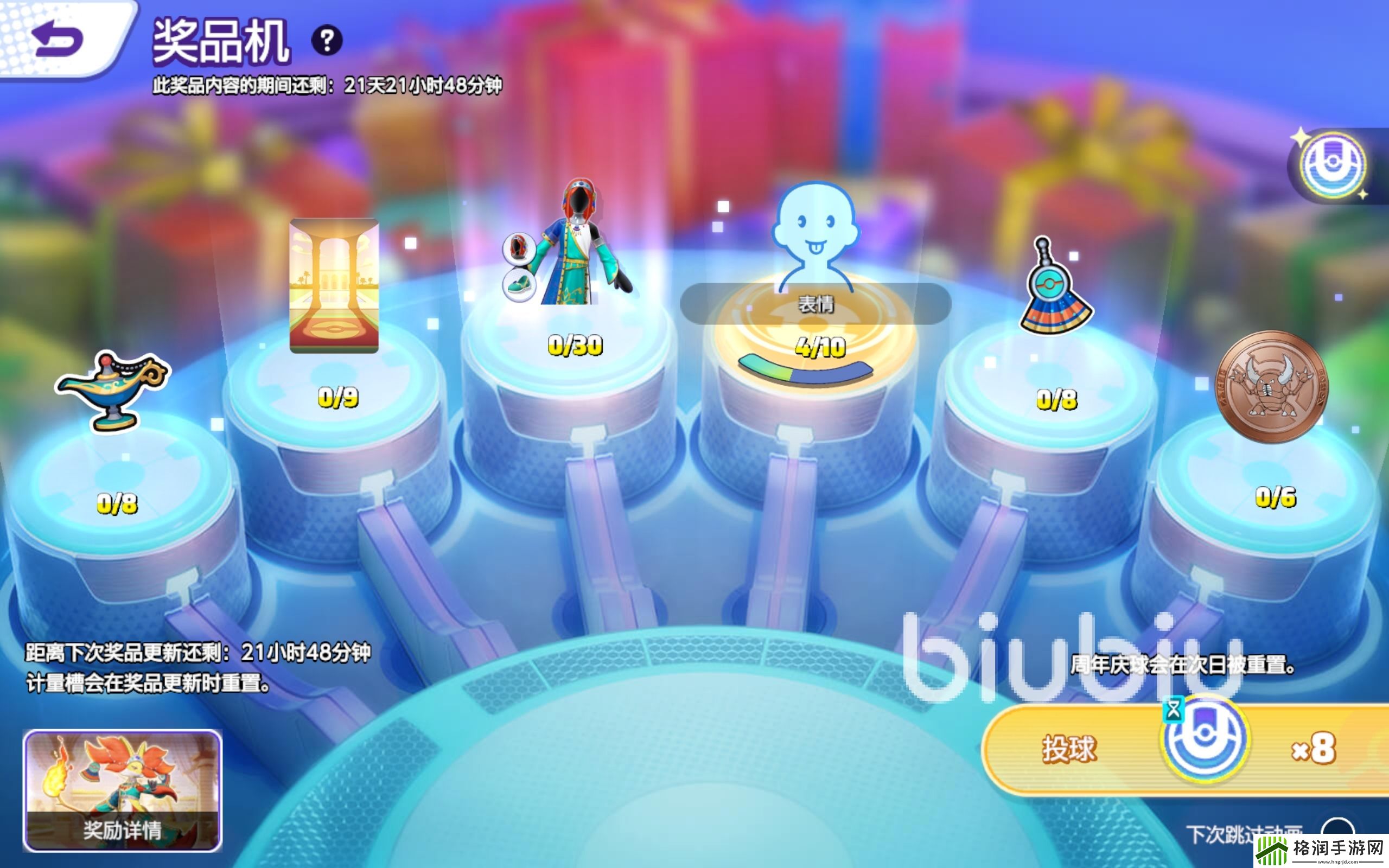1389x868 pixels.
Task: Open the 奖励详情 reward details thumbnail
Action: 122,790
